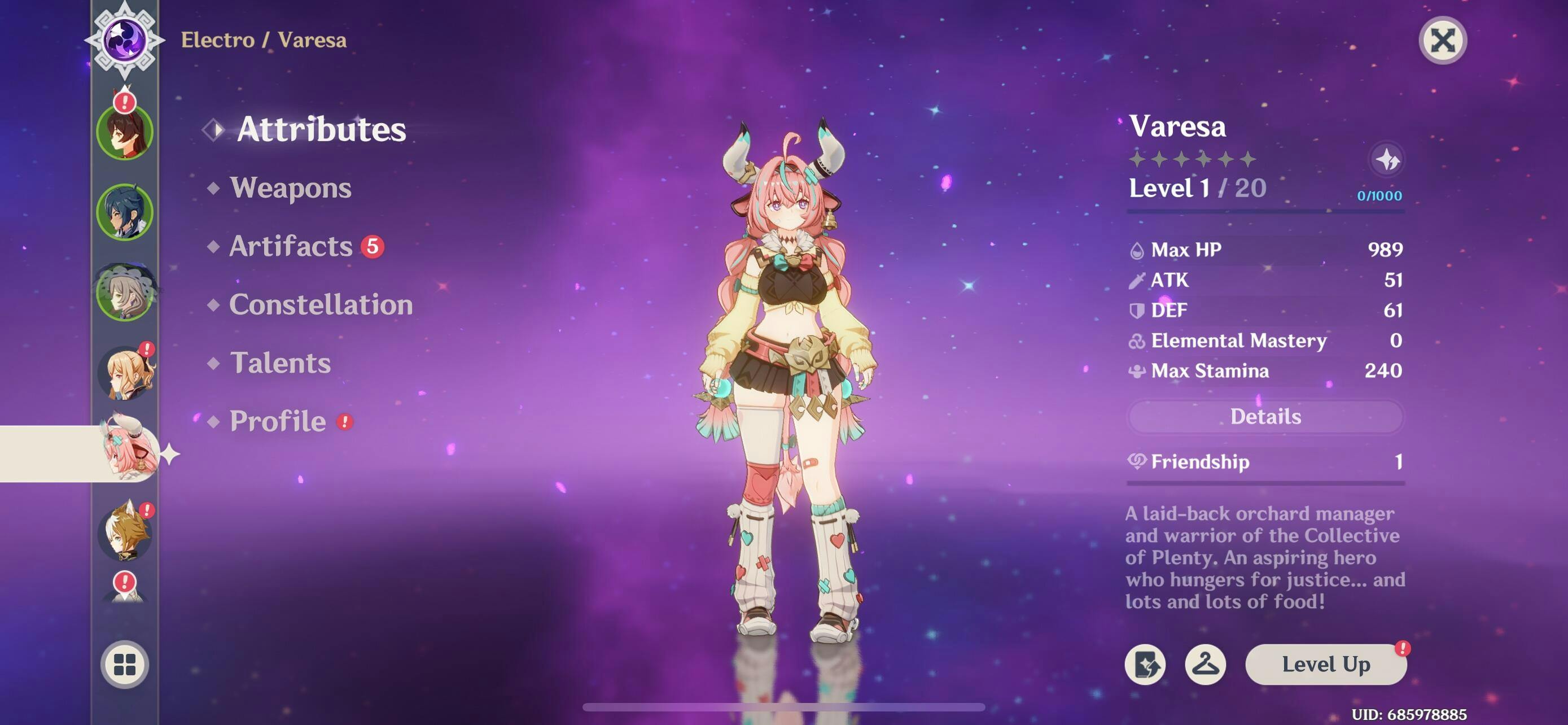
Task: Select the blonde ponytail character portrait
Action: point(125,373)
